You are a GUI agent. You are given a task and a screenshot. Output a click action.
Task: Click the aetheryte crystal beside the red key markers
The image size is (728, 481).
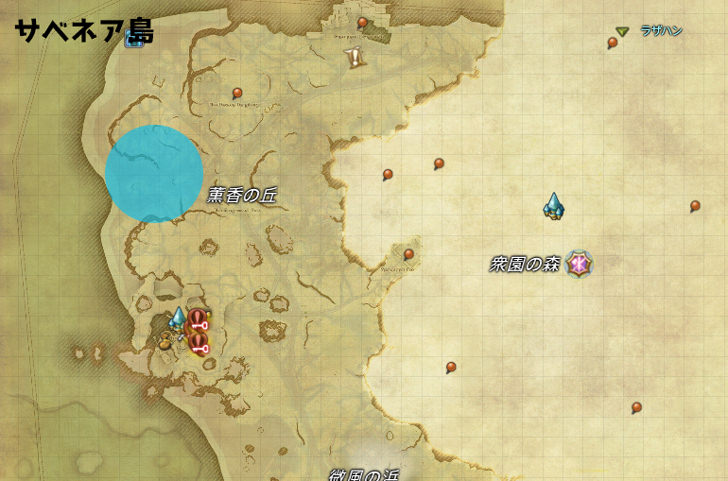pos(178,319)
